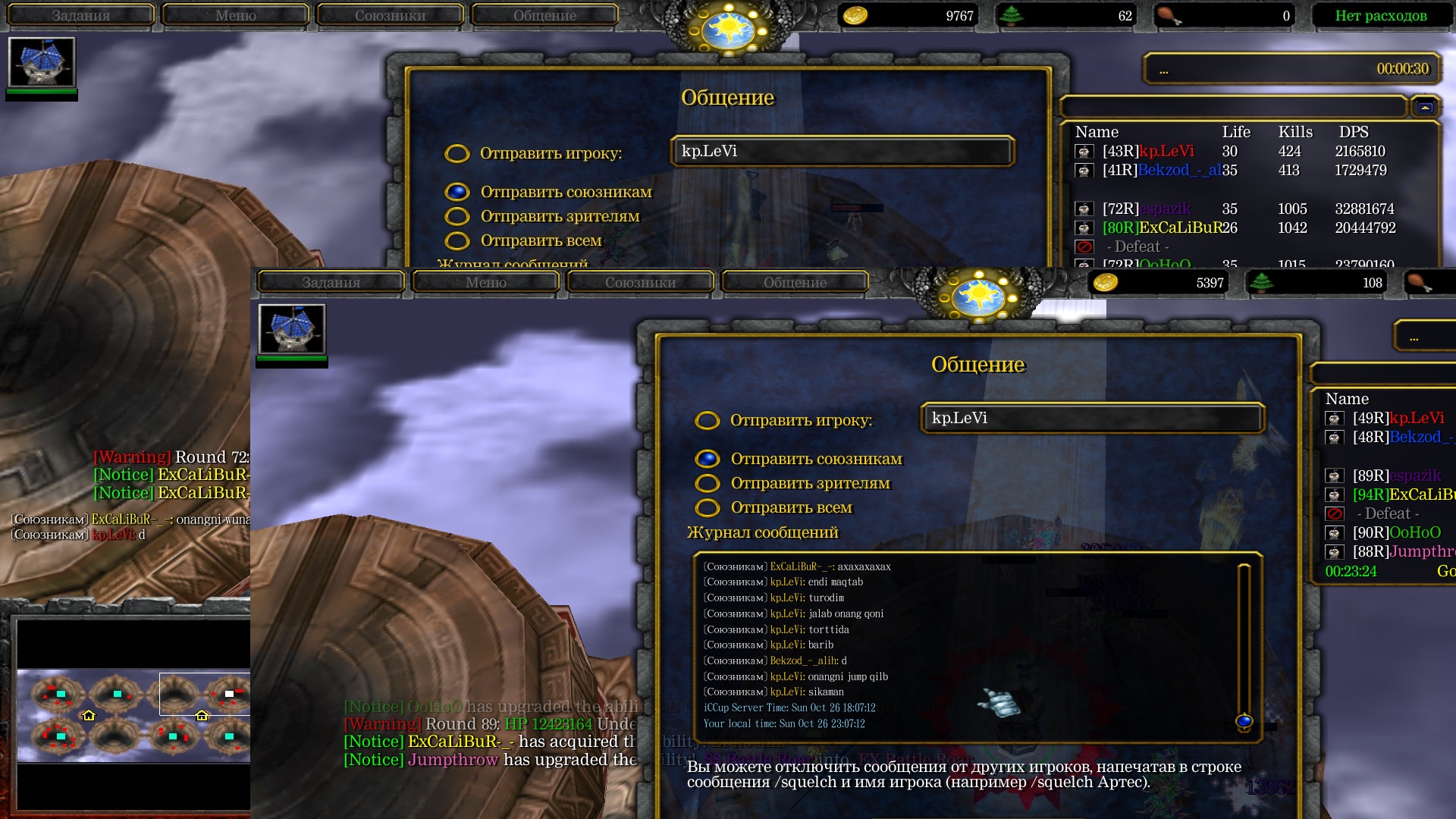Select the [90R]OoHoO scoreboard row

pos(1396,532)
